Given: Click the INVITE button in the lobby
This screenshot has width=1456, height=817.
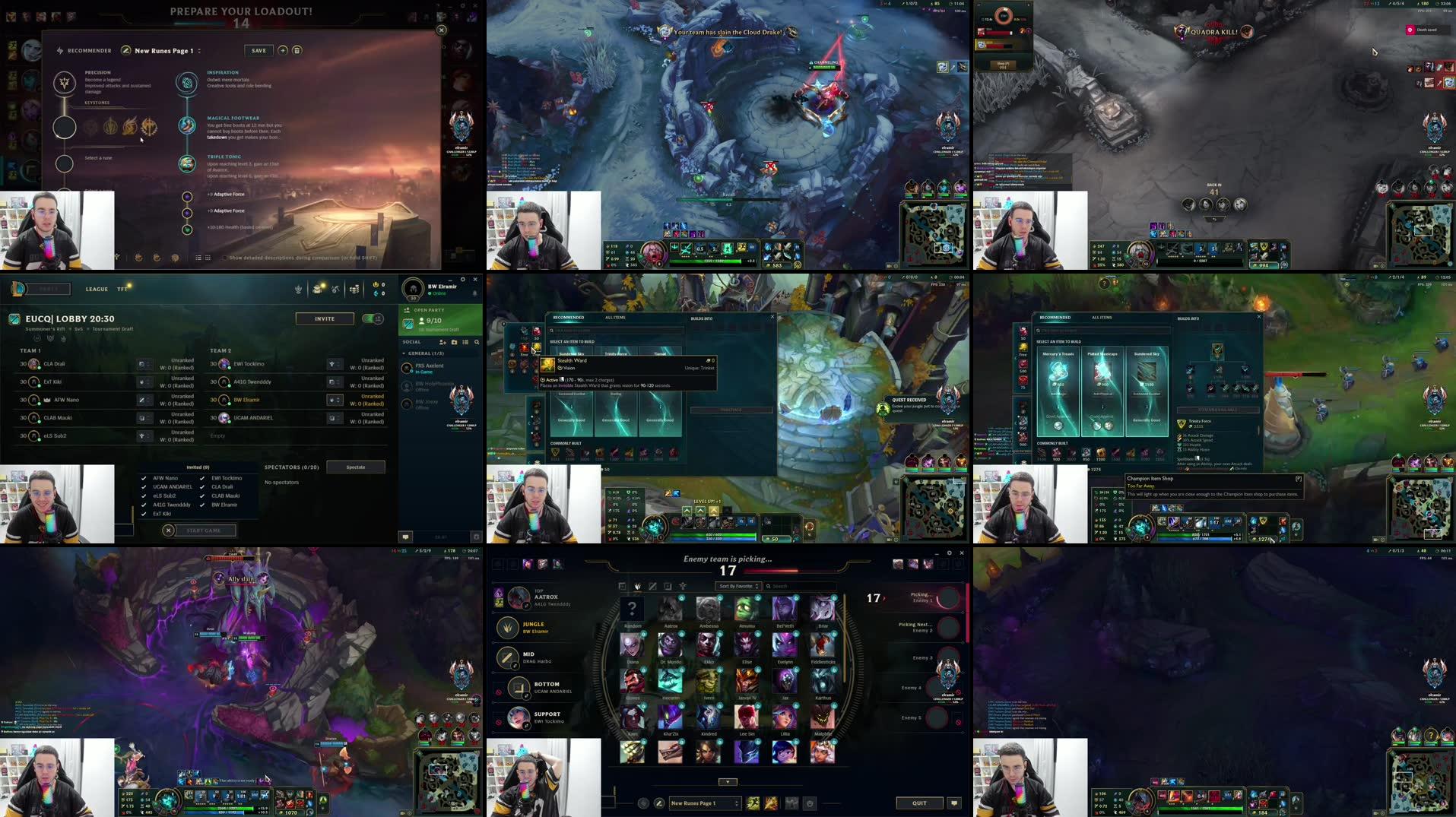Looking at the screenshot, I should point(325,318).
